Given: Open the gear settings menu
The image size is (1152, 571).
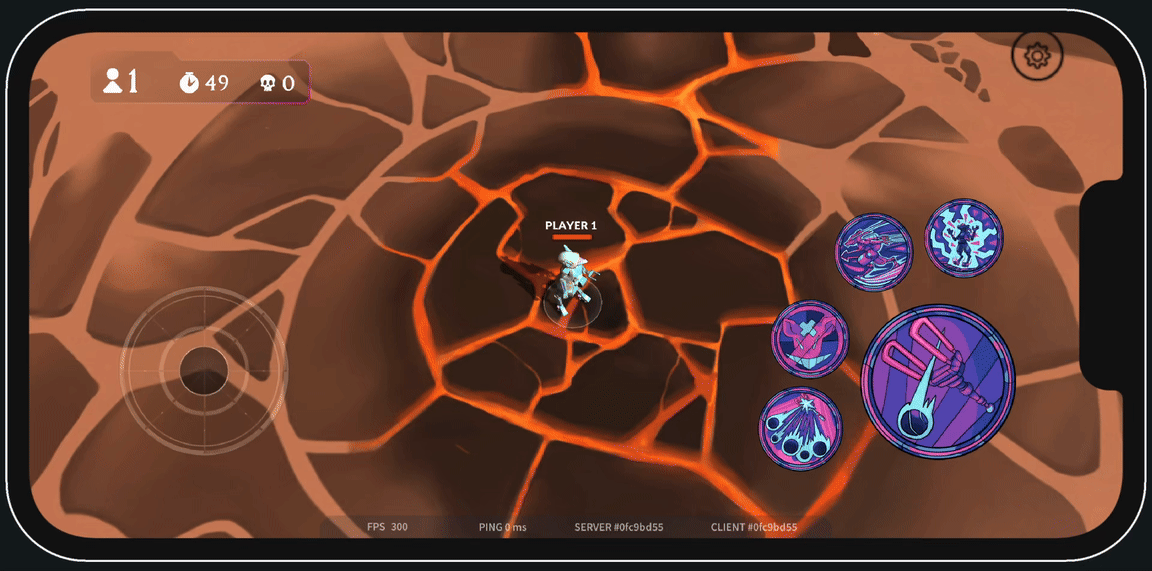Looking at the screenshot, I should click(x=1037, y=57).
